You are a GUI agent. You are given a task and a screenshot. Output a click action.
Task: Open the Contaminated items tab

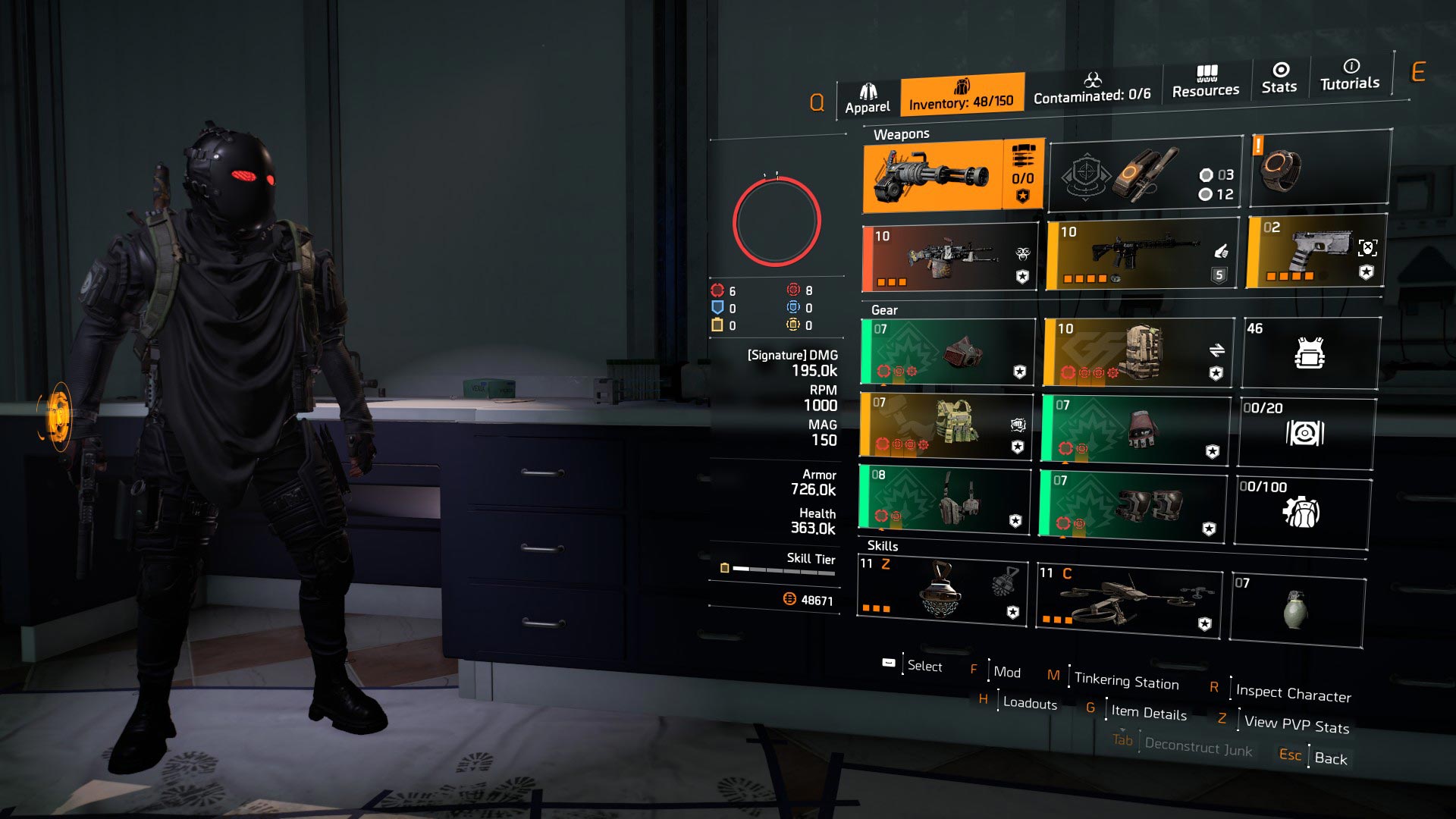tap(1094, 95)
